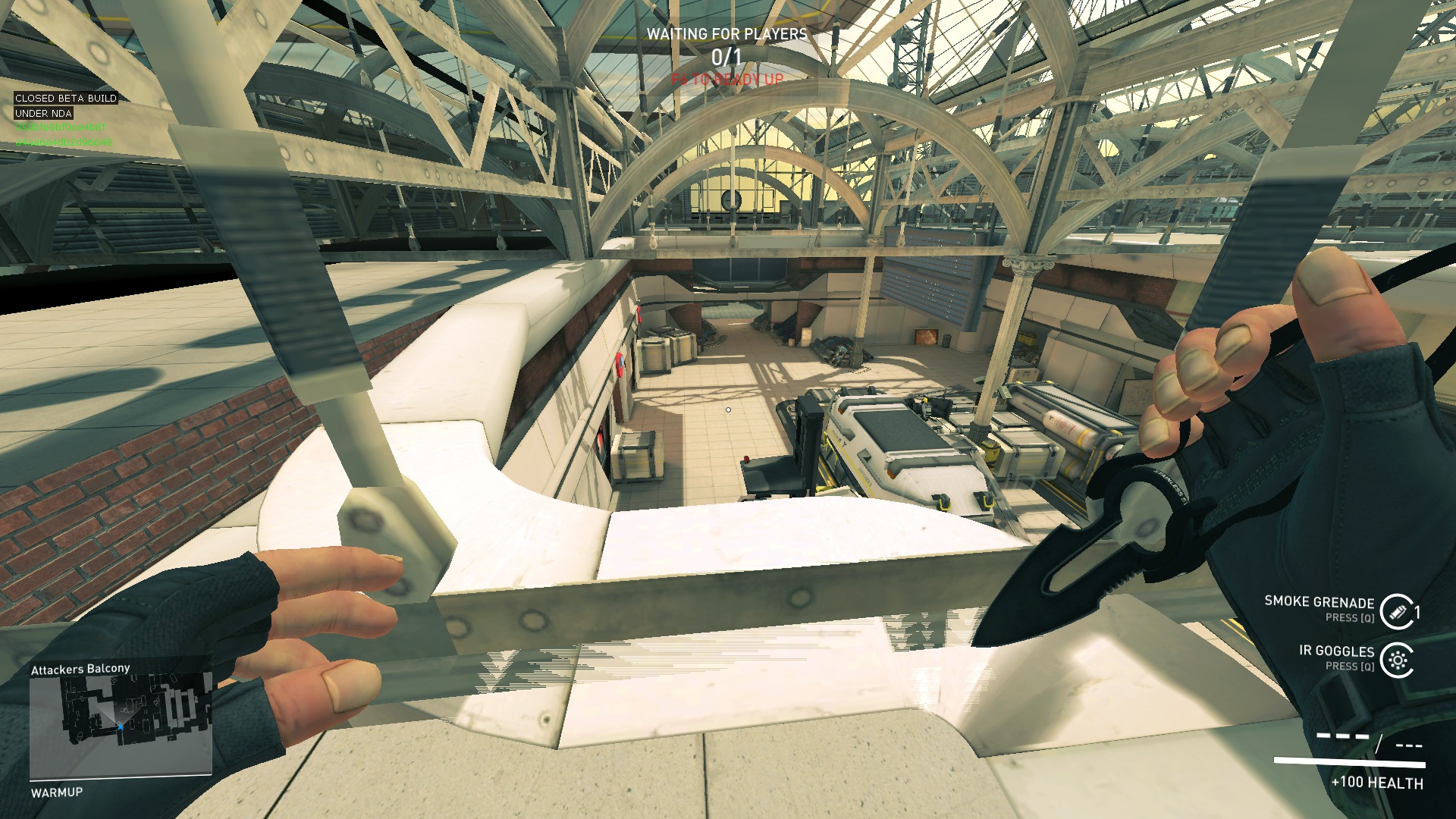Screen dimensions: 1456x819
Task: Activate the IR Goggles ability icon
Action: [1396, 660]
